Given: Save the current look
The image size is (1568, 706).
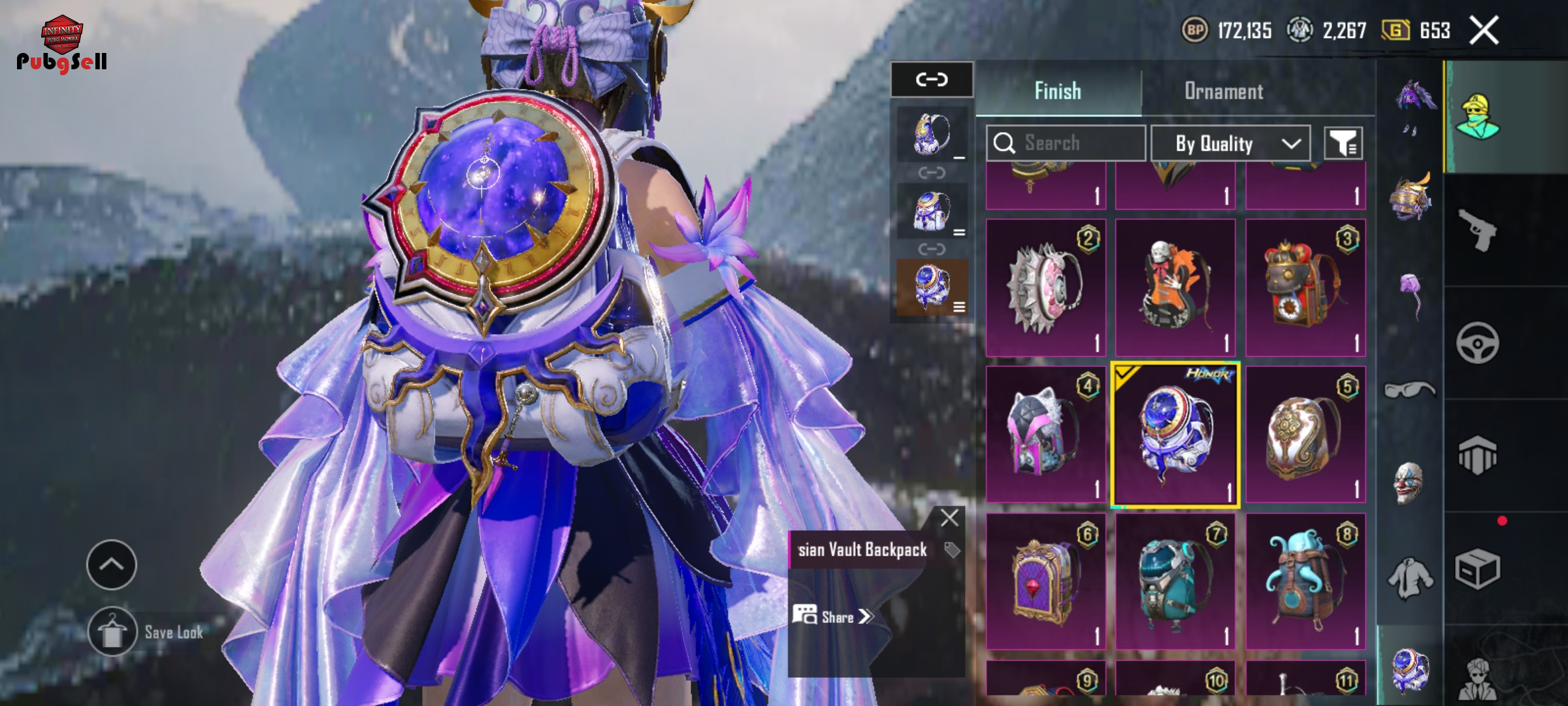Looking at the screenshot, I should point(112,631).
